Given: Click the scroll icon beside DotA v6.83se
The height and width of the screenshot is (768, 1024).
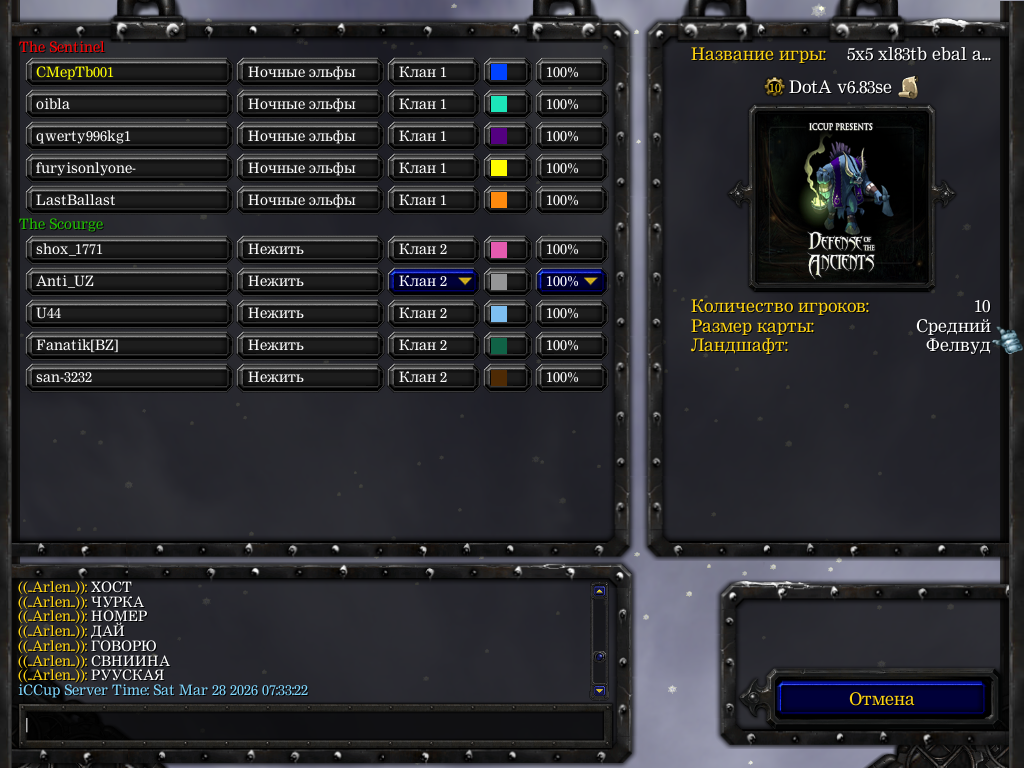Looking at the screenshot, I should pyautogui.click(x=908, y=87).
